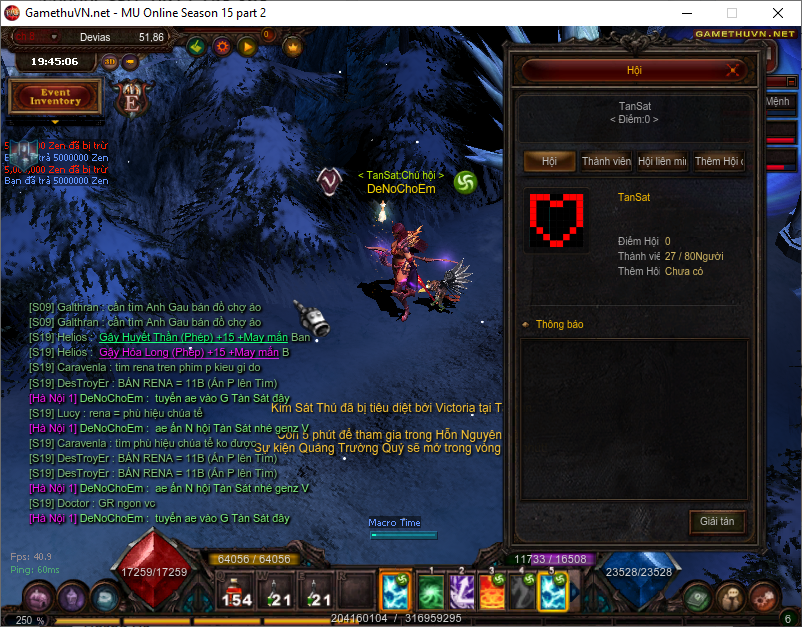Click the green broom icon
The image size is (802, 627).
tap(197, 46)
